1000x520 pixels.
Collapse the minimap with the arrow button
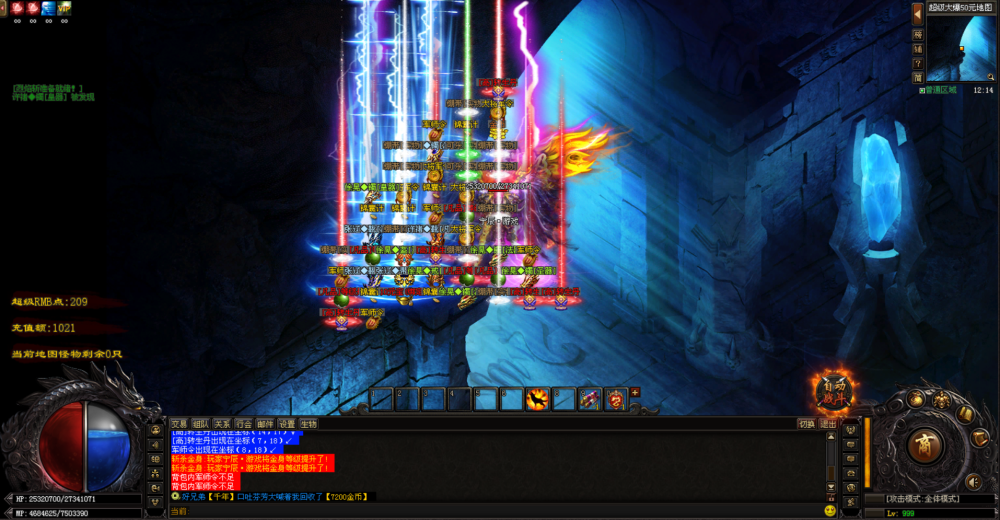point(918,13)
